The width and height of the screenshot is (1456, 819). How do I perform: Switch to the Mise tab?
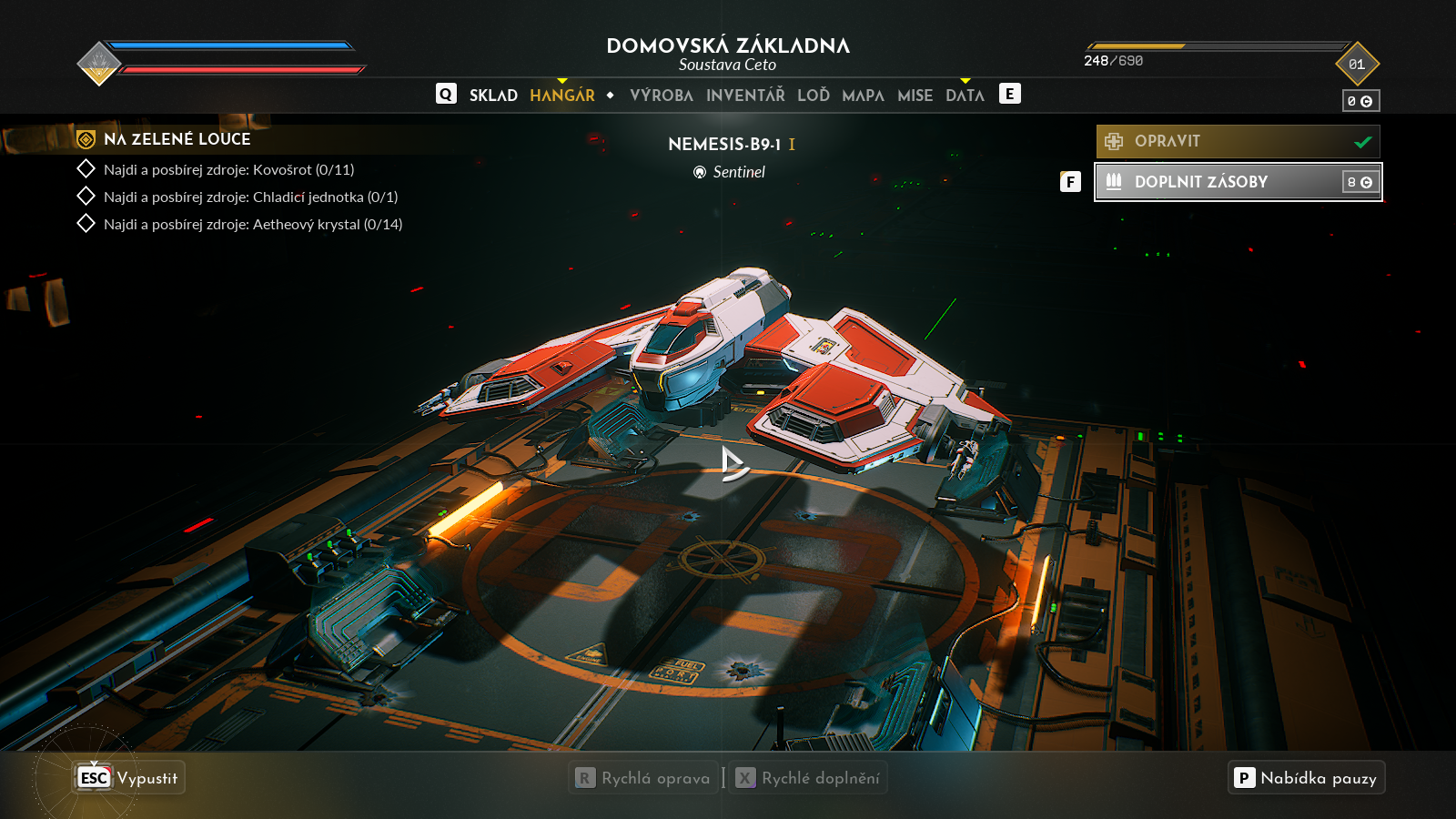click(x=915, y=96)
